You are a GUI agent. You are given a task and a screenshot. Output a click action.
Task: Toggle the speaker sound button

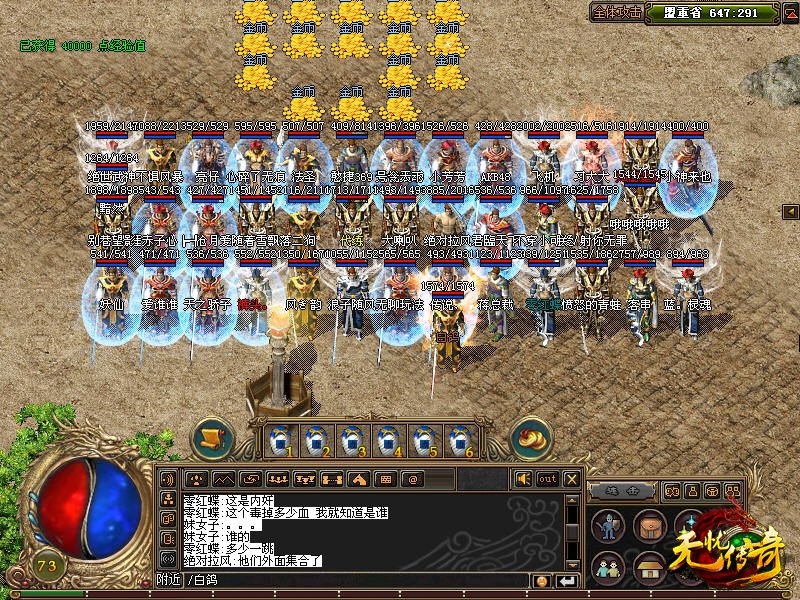click(x=524, y=479)
